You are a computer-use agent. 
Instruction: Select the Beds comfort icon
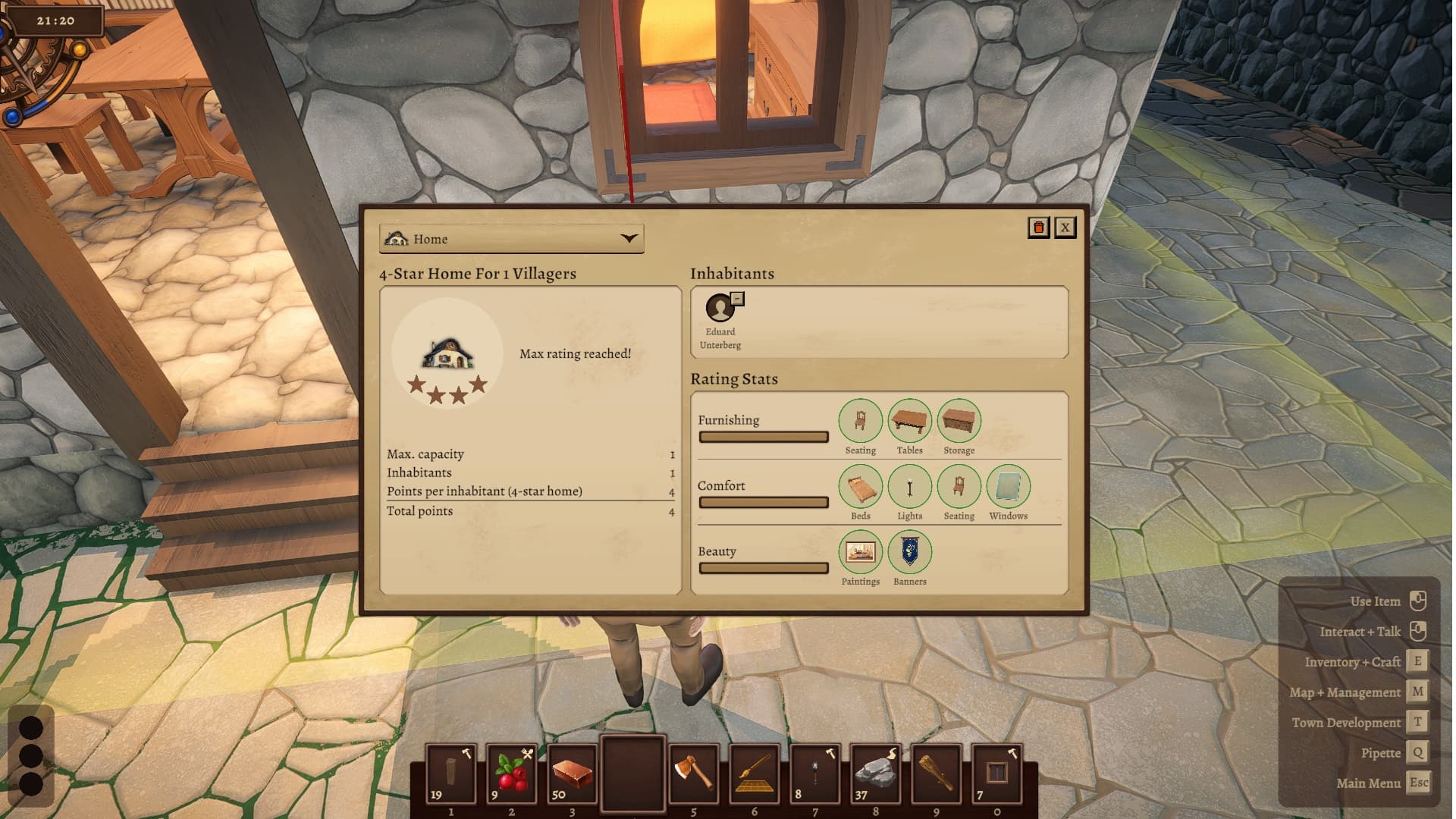(860, 487)
